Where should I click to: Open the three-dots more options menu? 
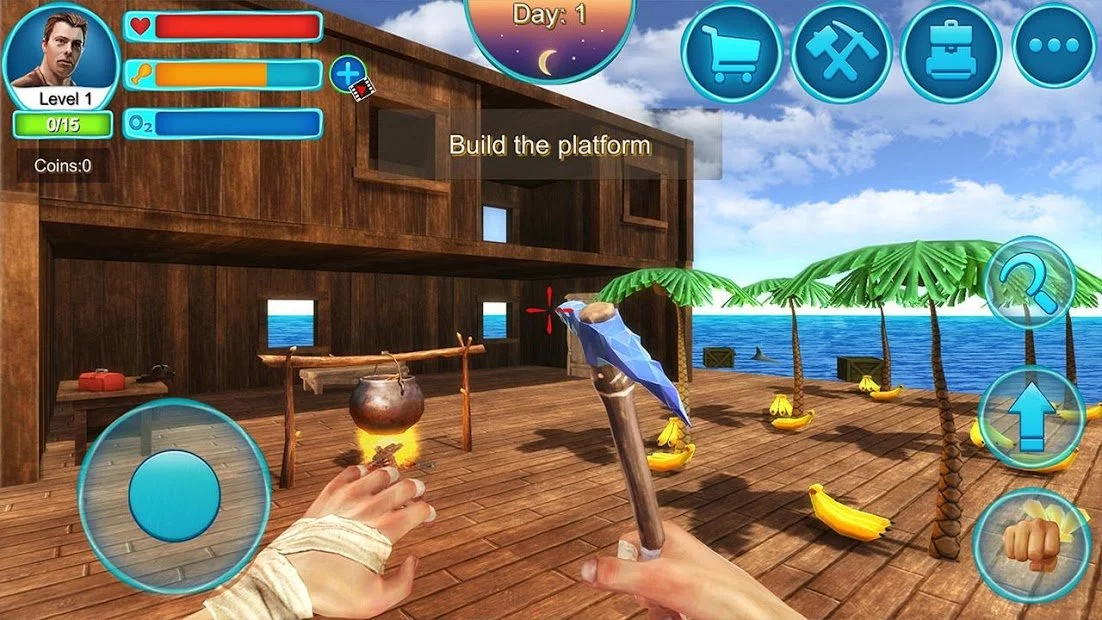[x=1053, y=46]
